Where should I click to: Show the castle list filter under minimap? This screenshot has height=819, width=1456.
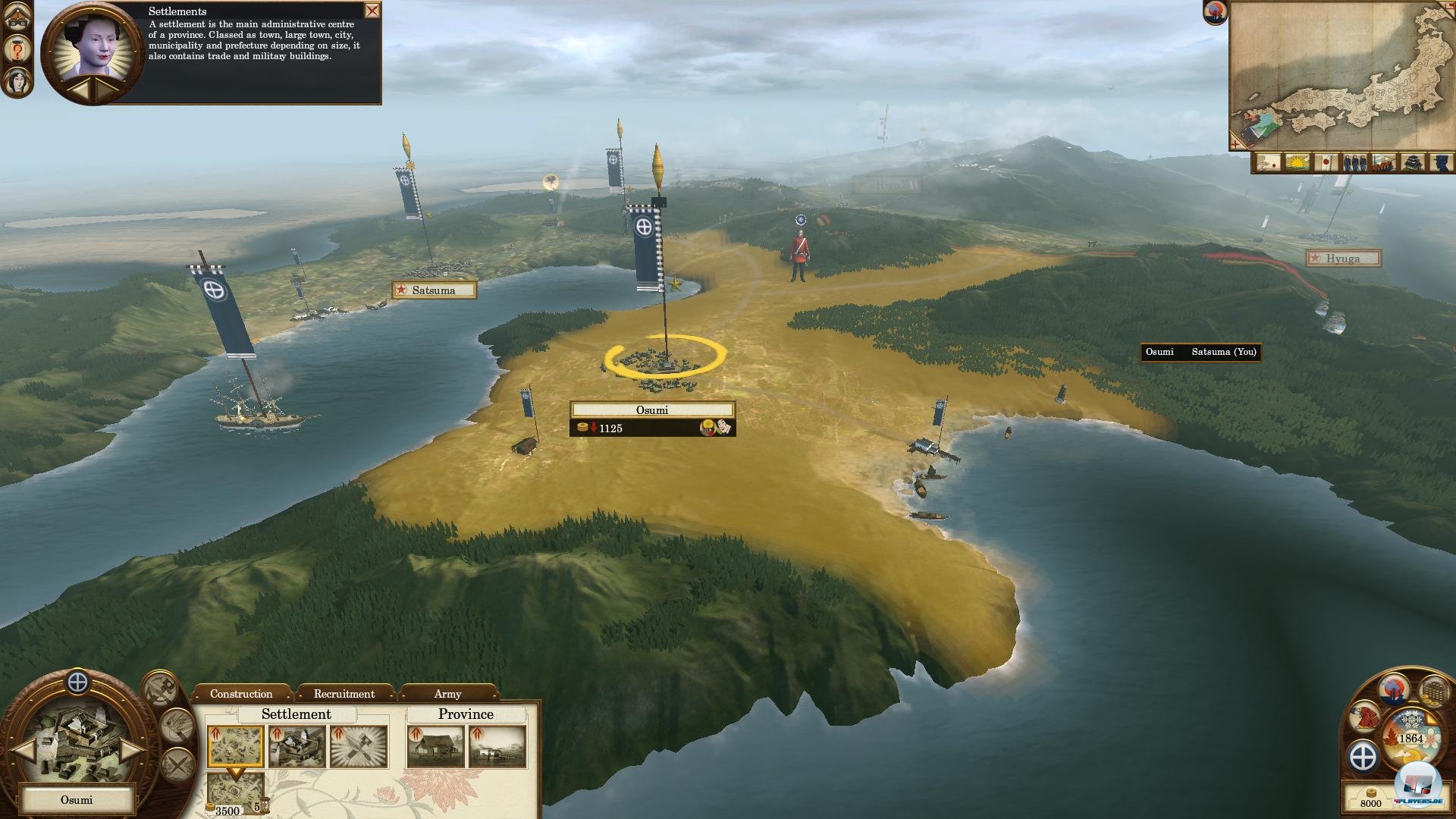coord(1412,163)
